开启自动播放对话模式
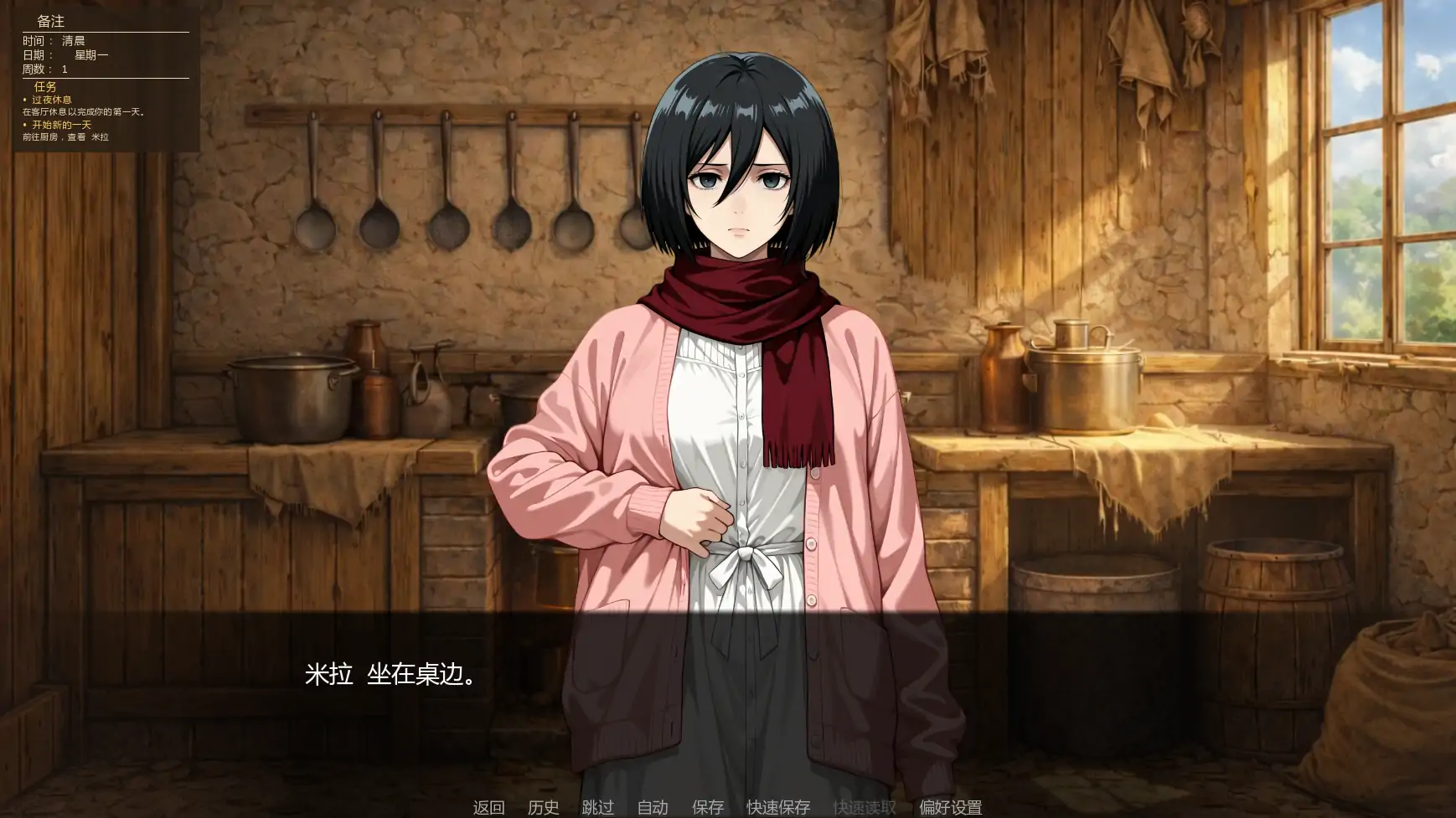The width and height of the screenshot is (1456, 818). tap(653, 807)
